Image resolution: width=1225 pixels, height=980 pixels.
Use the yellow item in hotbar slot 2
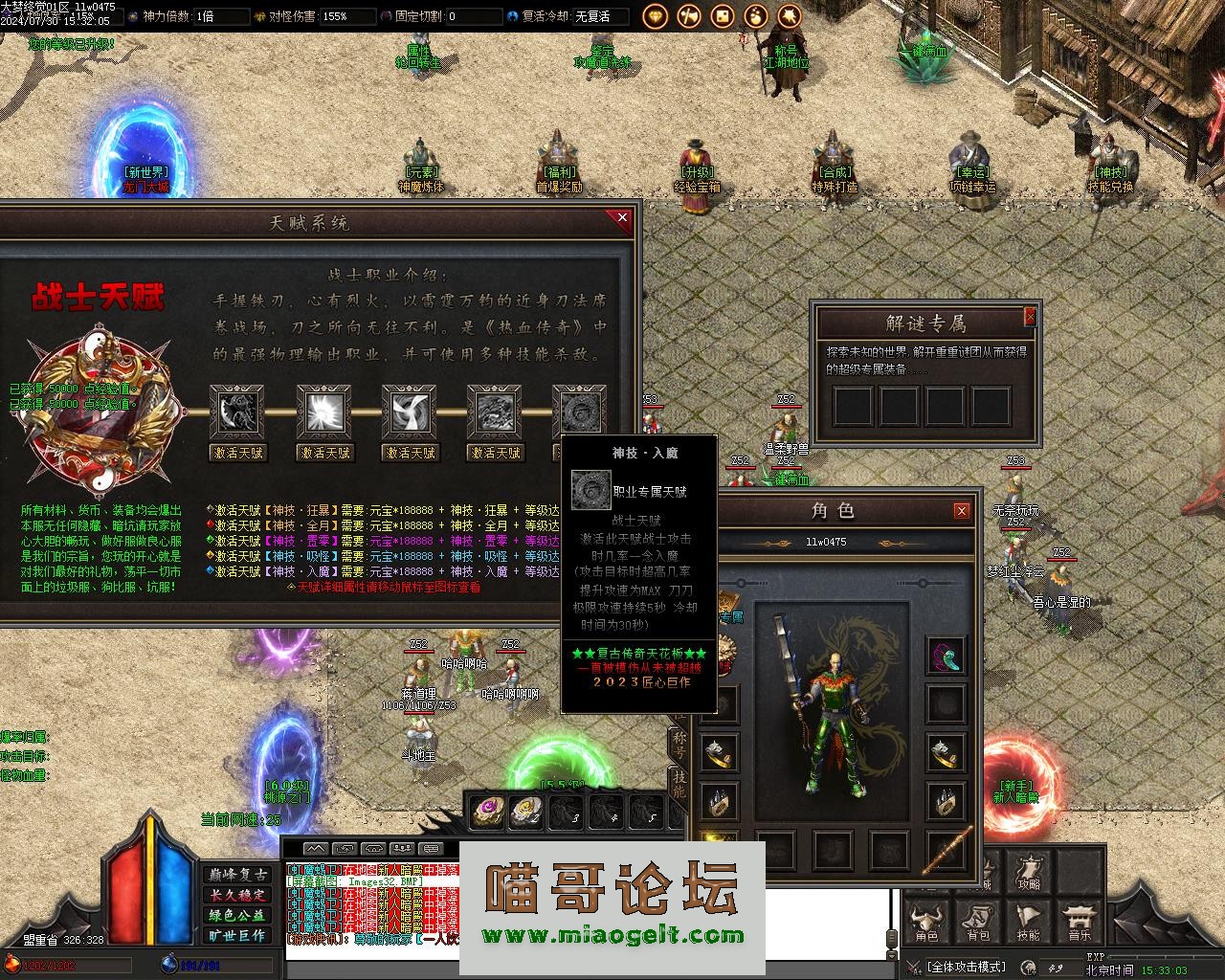(525, 812)
